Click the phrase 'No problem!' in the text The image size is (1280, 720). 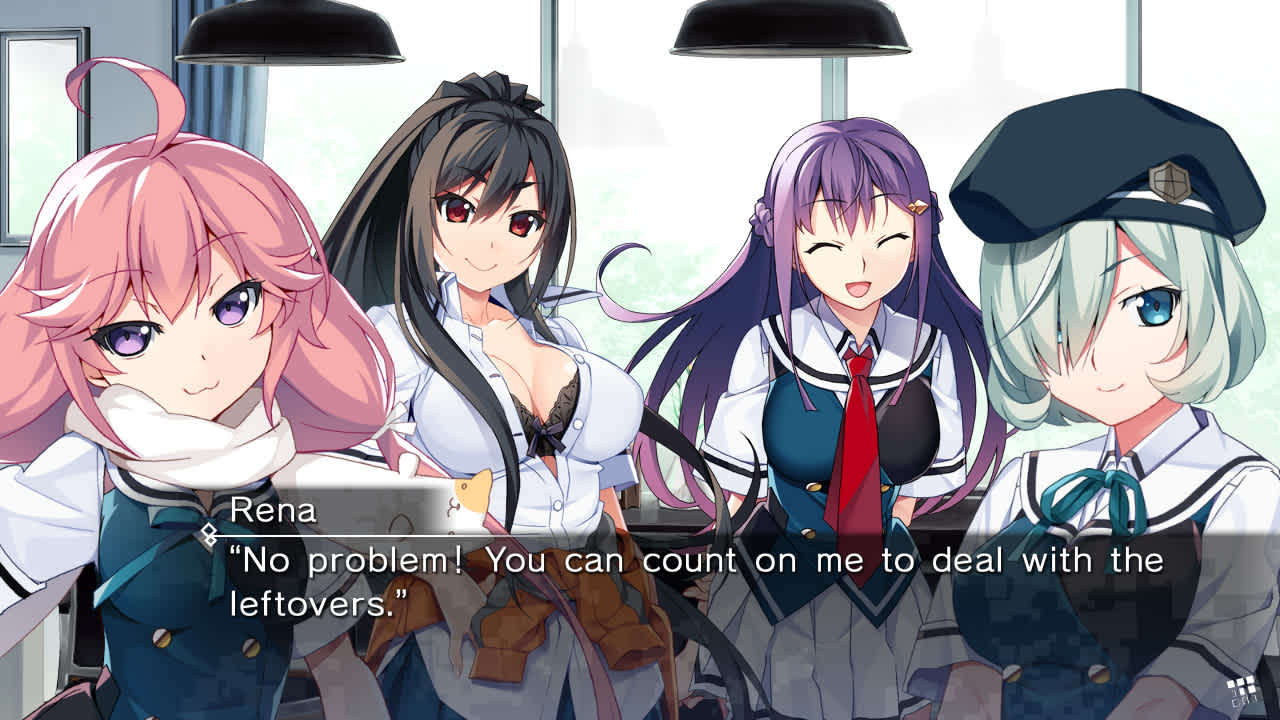click(x=345, y=563)
